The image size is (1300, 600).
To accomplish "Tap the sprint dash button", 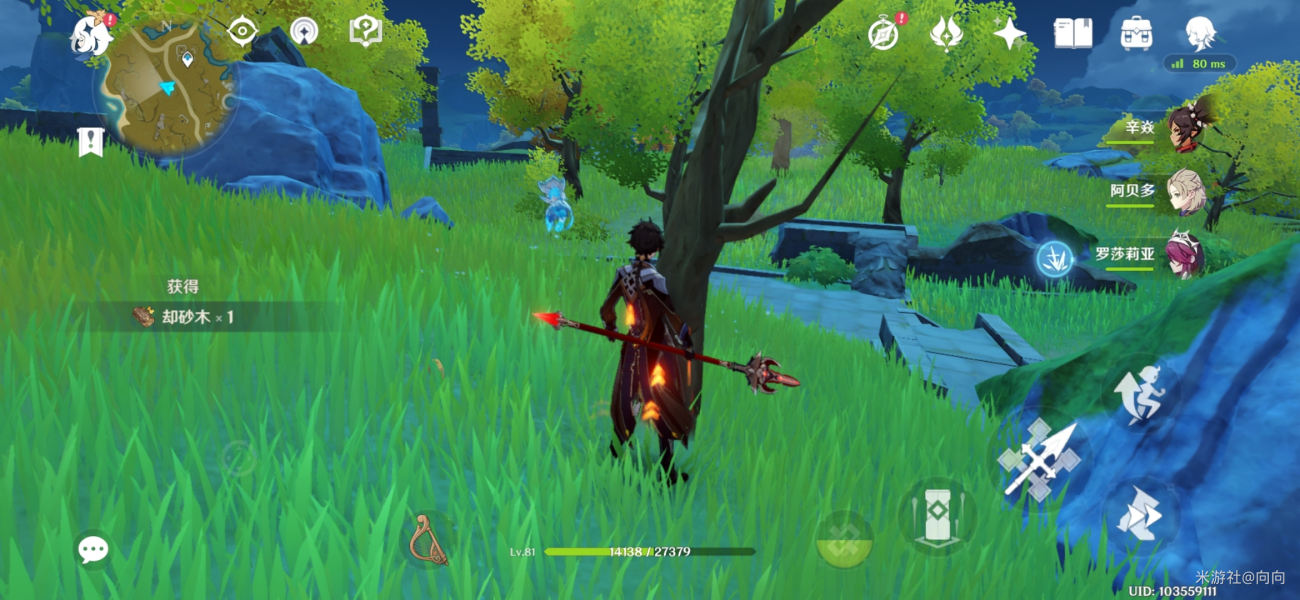I will pyautogui.click(x=1141, y=515).
